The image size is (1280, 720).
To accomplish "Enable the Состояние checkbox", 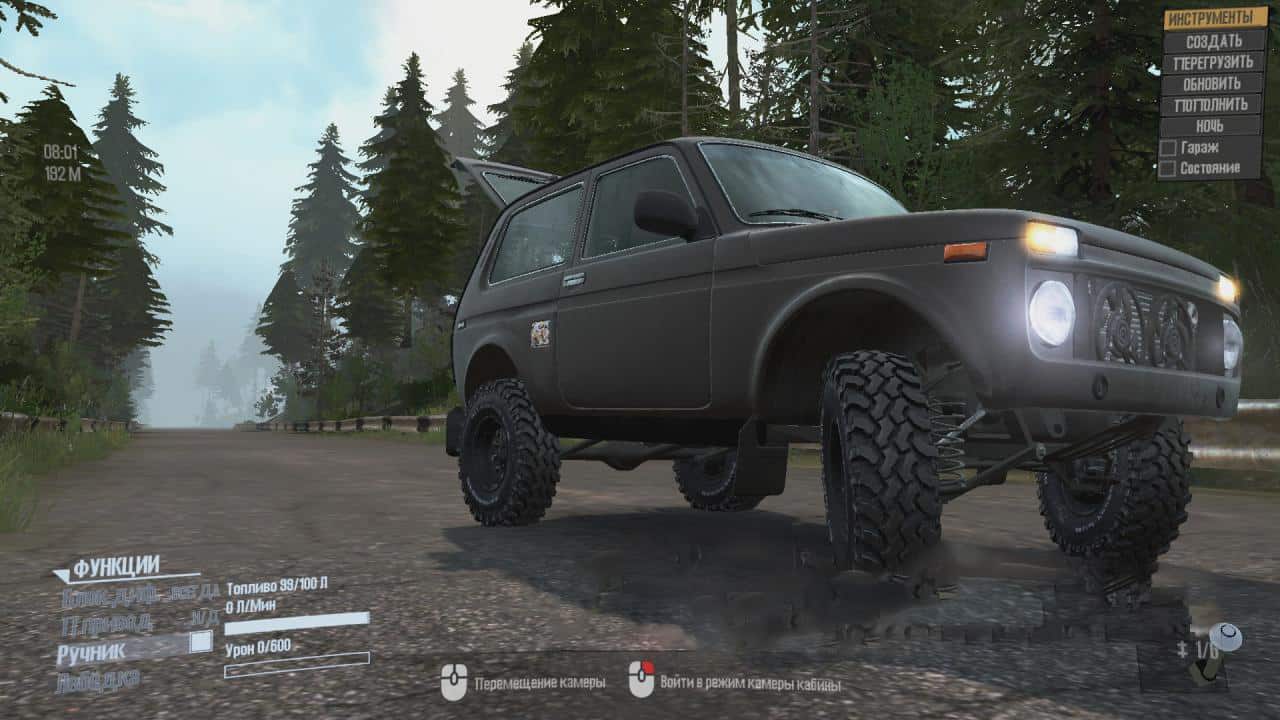I will pyautogui.click(x=1167, y=168).
